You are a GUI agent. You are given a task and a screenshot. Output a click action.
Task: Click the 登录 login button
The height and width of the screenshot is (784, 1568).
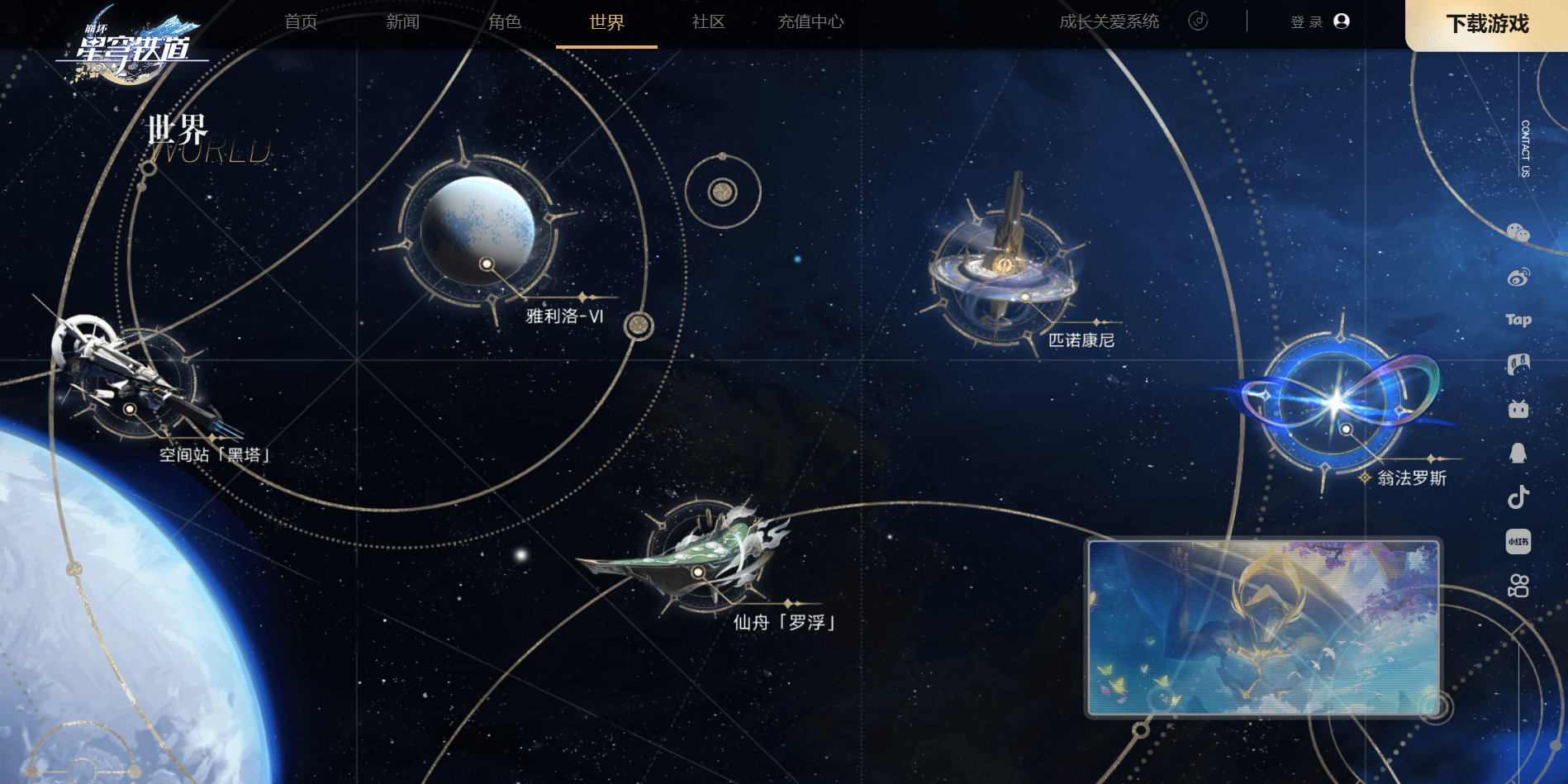coord(1319,21)
